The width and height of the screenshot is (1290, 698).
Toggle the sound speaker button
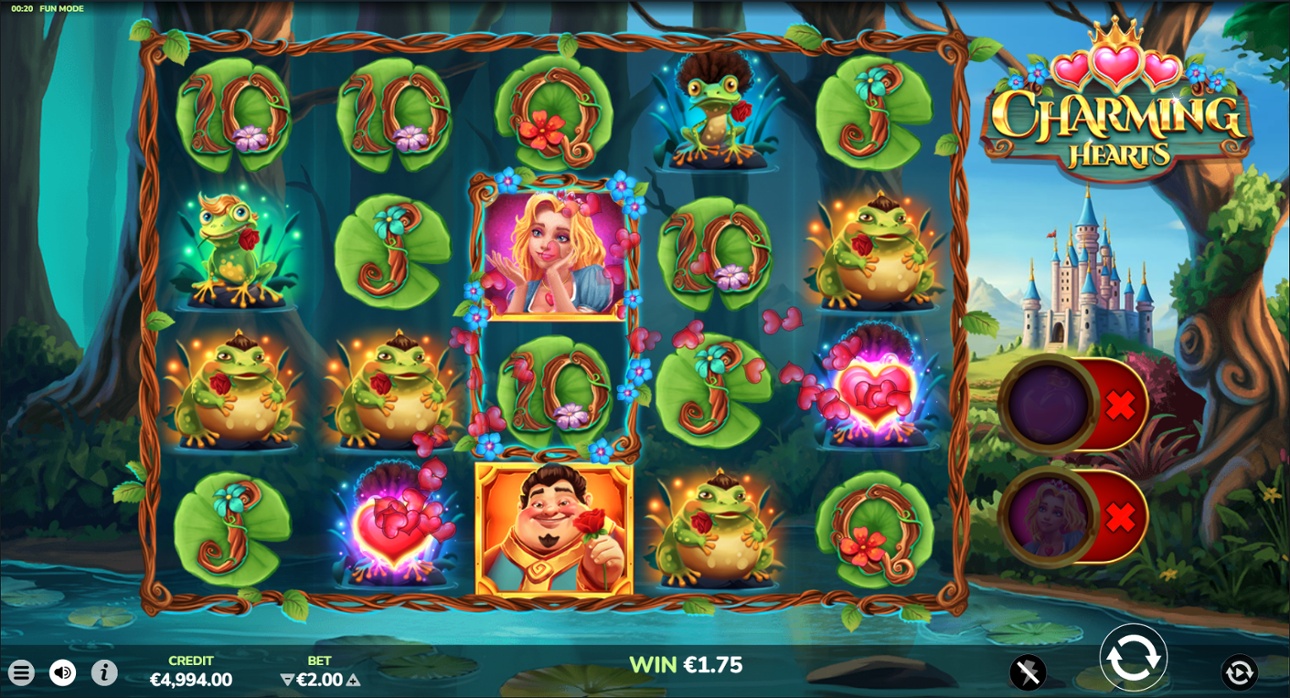click(x=63, y=673)
